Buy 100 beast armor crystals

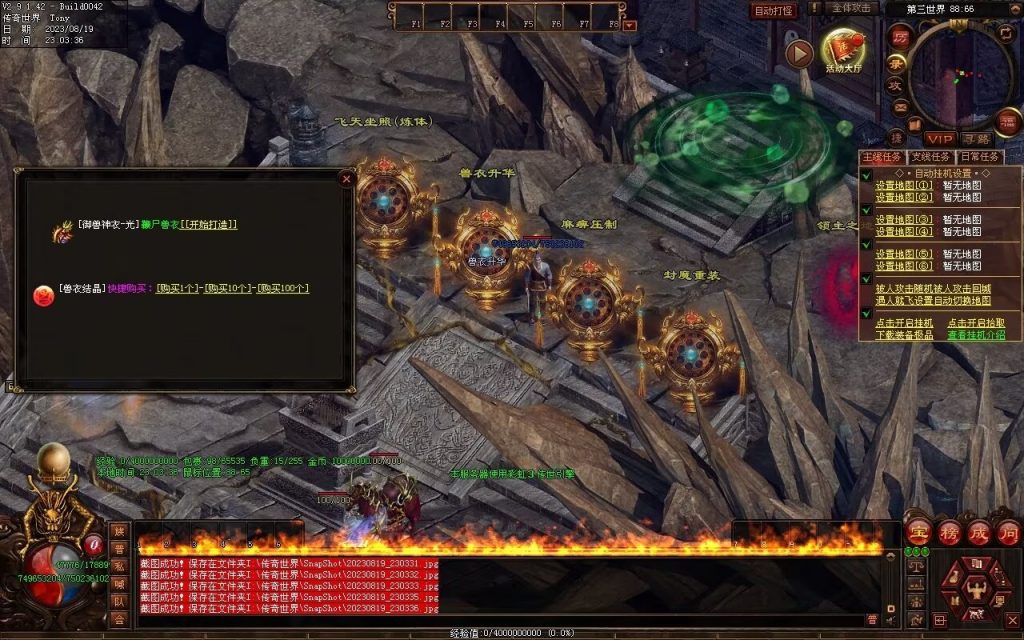[x=283, y=289]
